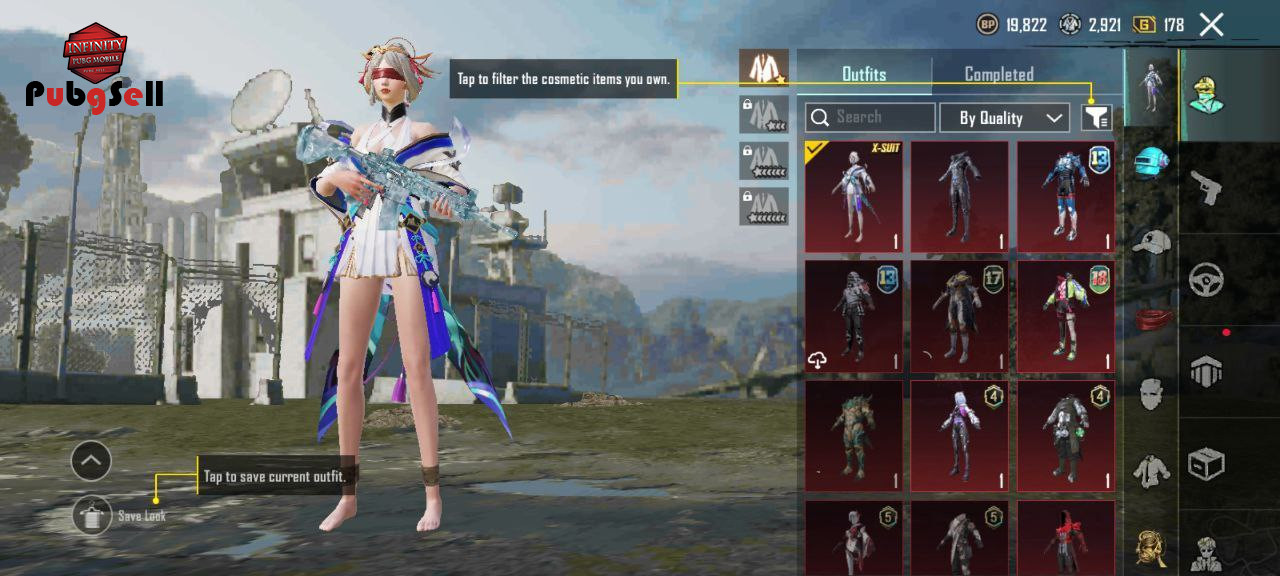Open the crate box section

click(1207, 463)
